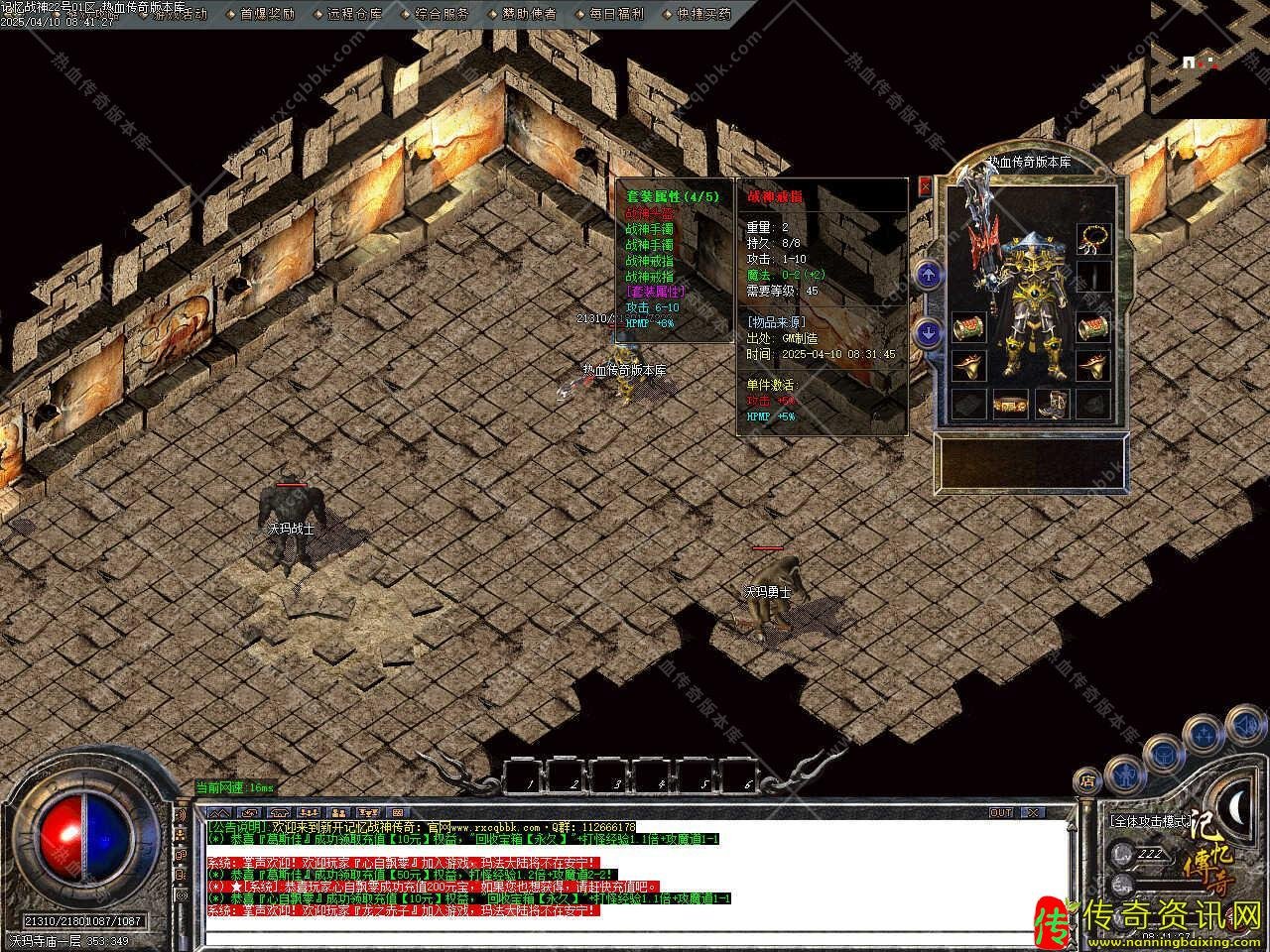This screenshot has height=952, width=1270.
Task: Click the OUT button above chat
Action: tap(1001, 812)
